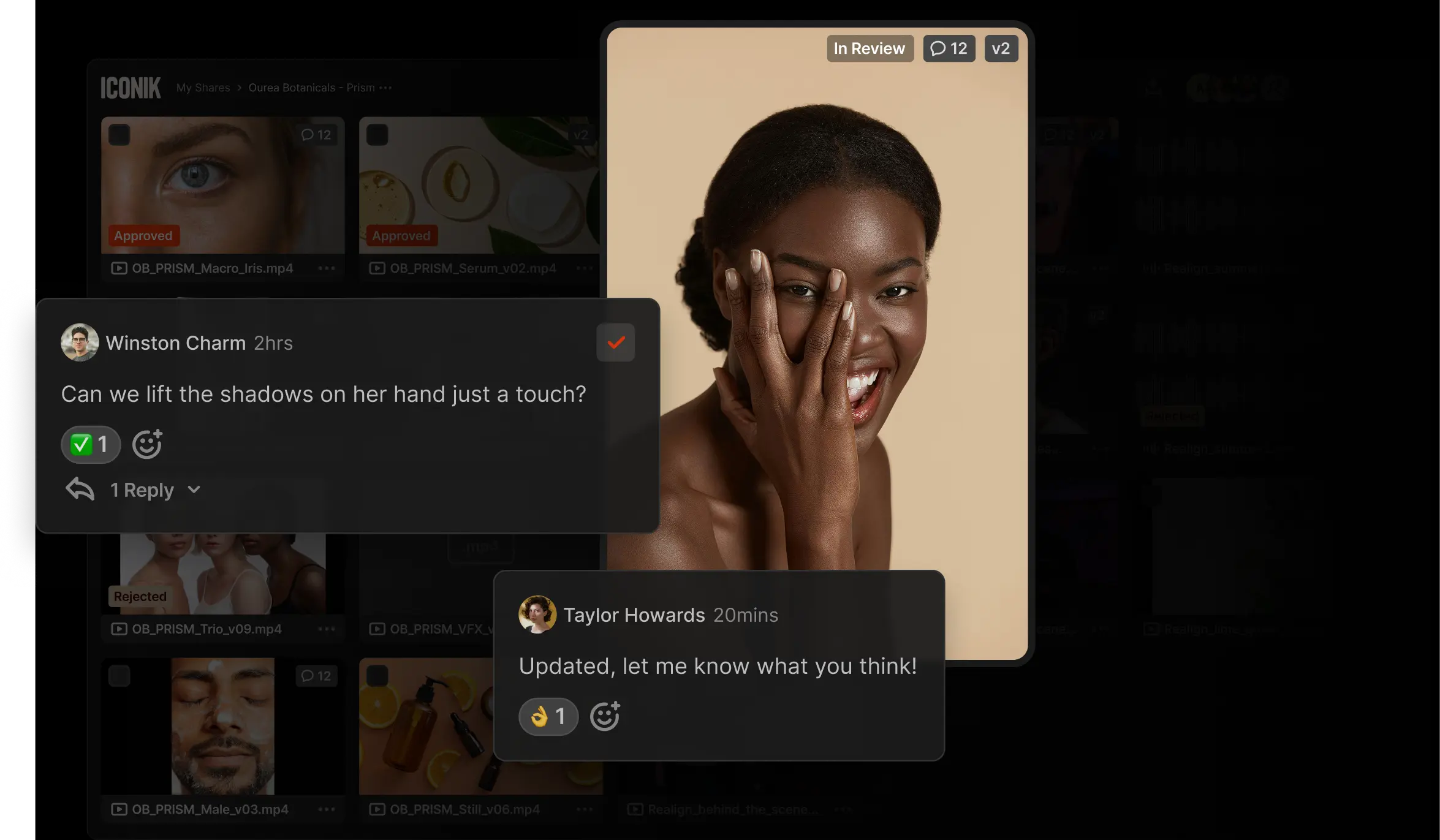Open the v2 version badge on the preview
Image resolution: width=1440 pixels, height=840 pixels.
pos(1001,48)
